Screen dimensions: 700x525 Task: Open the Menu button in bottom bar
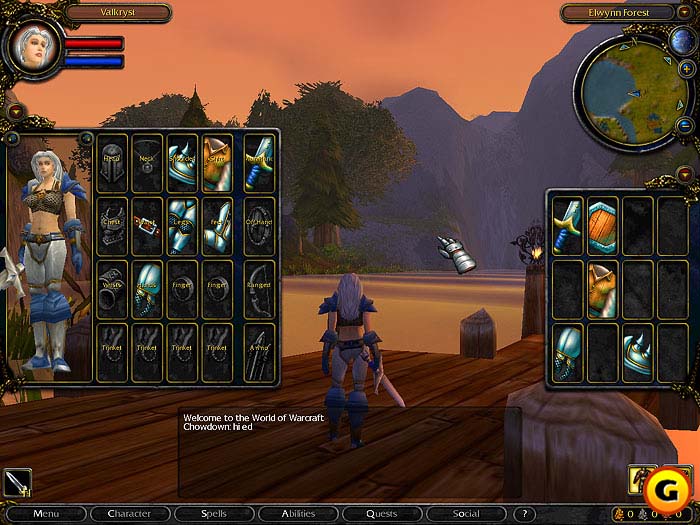pyautogui.click(x=46, y=514)
